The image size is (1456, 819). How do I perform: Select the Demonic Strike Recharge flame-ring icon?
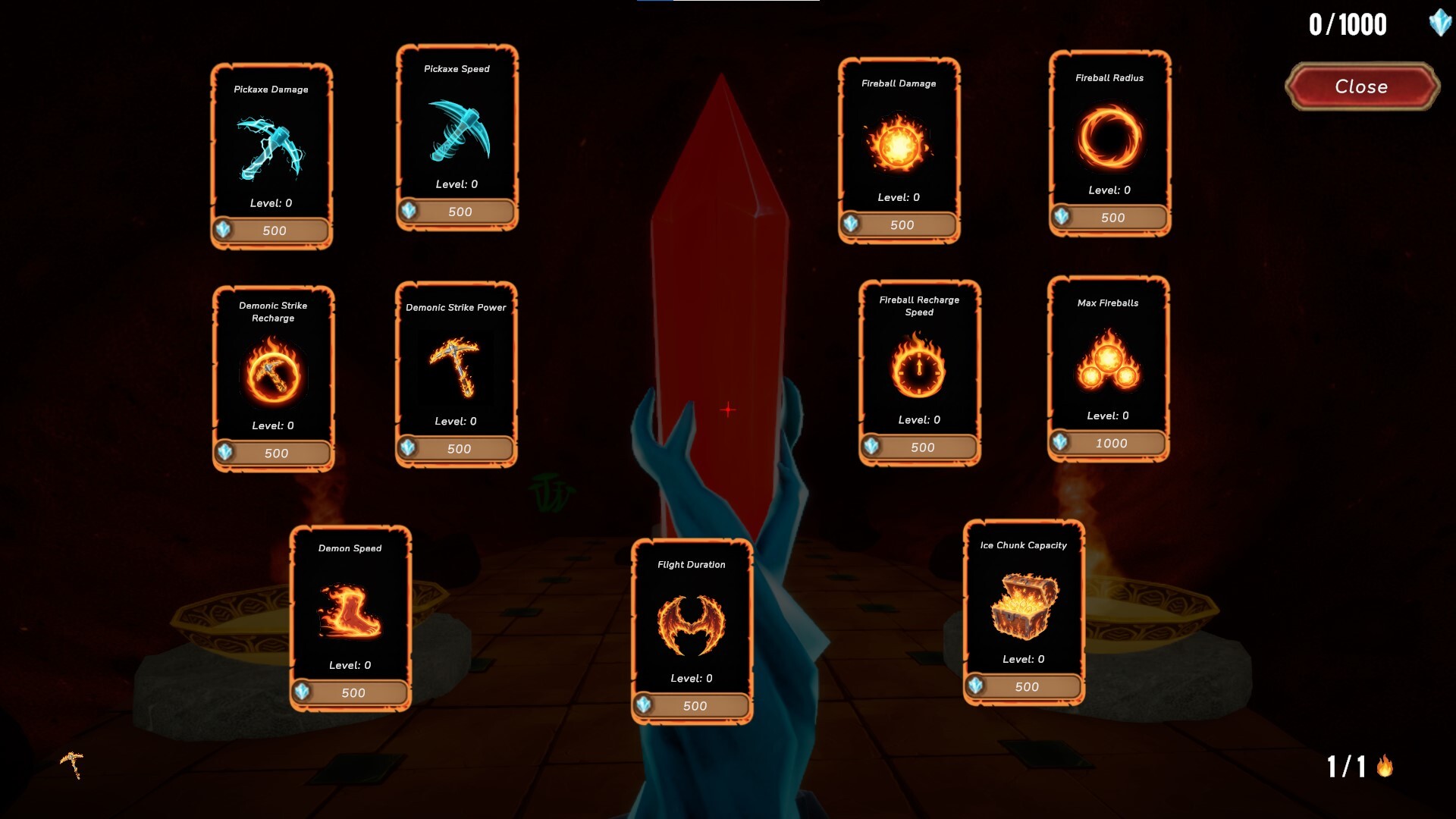point(271,372)
